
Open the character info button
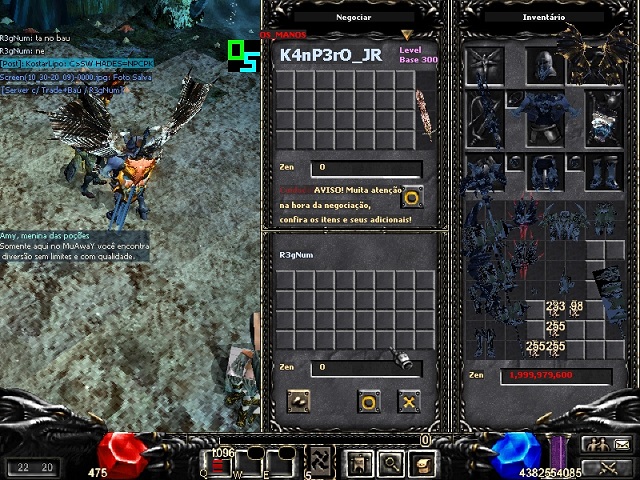[360, 463]
